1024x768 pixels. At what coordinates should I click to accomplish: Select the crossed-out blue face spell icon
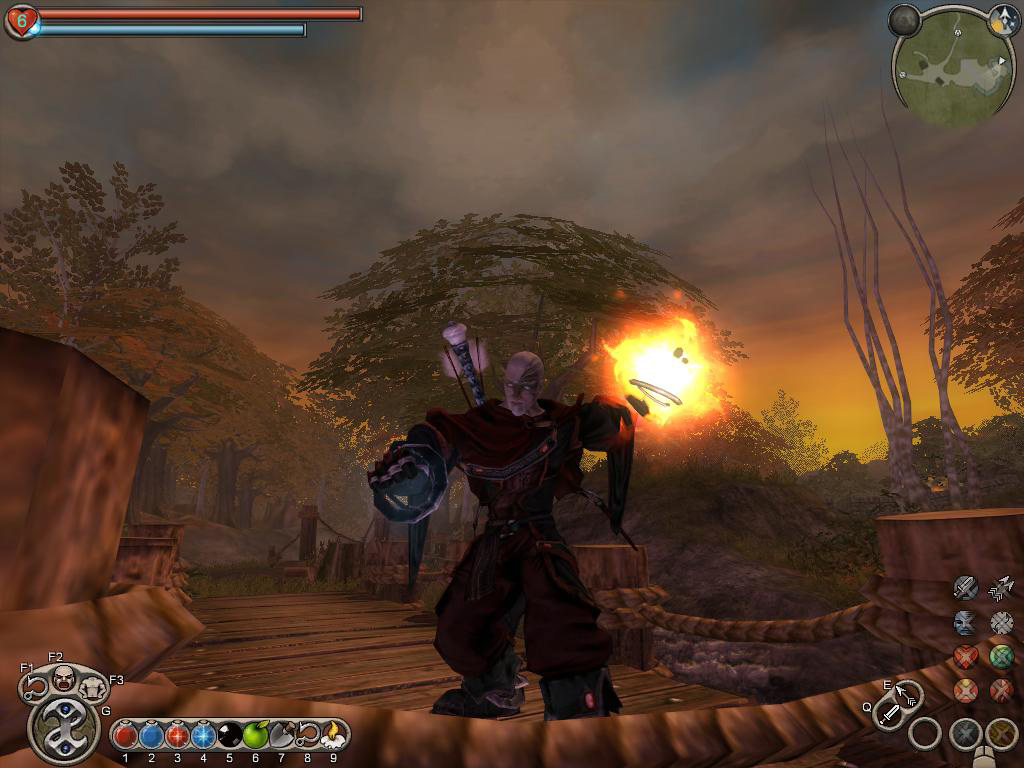tap(965, 622)
